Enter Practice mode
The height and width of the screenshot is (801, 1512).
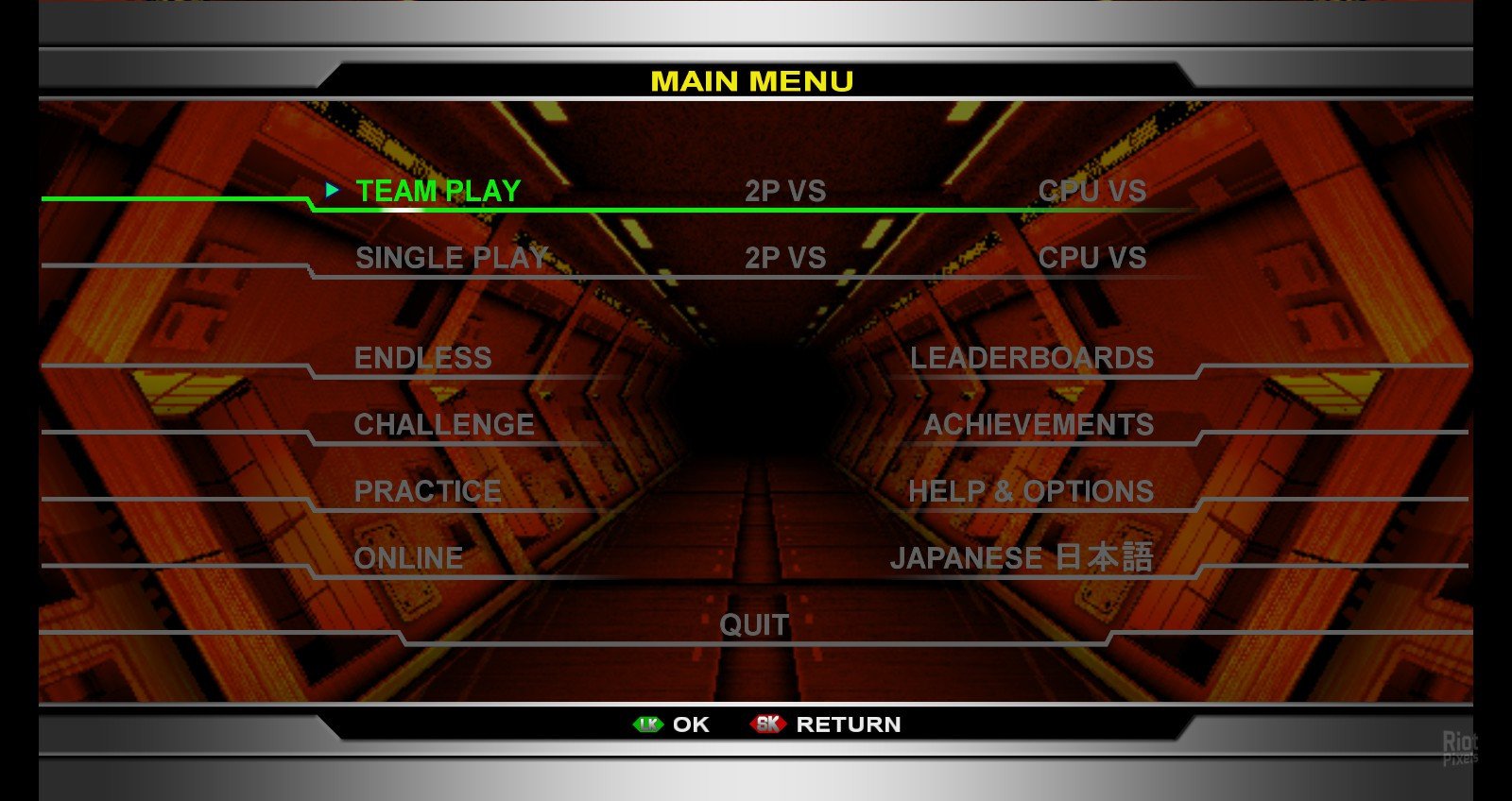[427, 491]
